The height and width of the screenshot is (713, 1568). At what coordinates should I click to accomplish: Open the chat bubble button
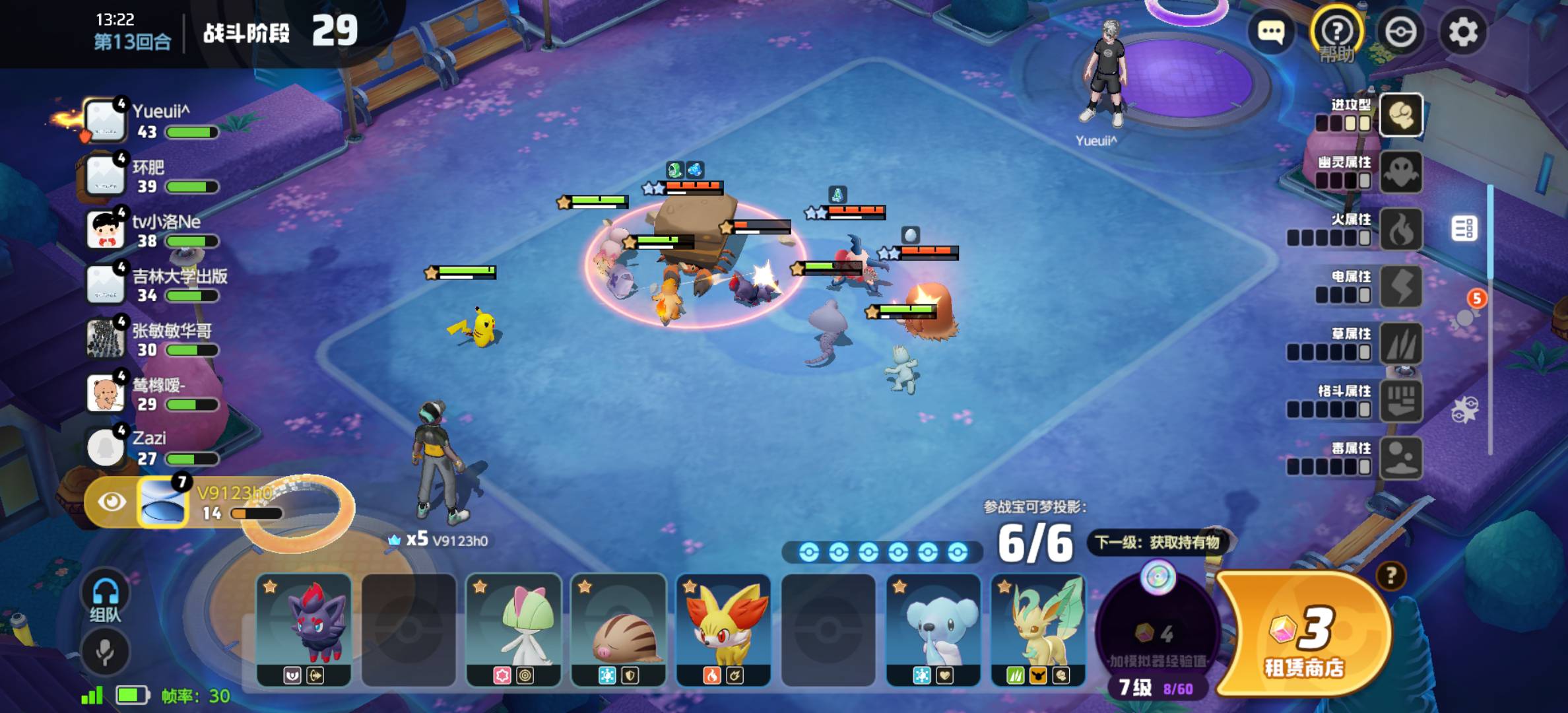1270,31
